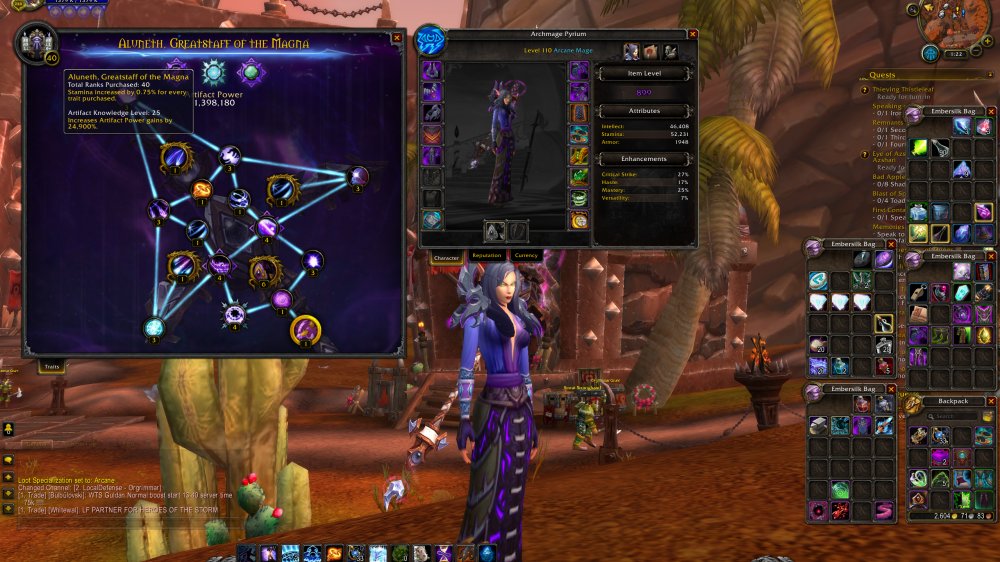Select the Character tab
Viewport: 1000px width, 562px height.
(x=446, y=257)
